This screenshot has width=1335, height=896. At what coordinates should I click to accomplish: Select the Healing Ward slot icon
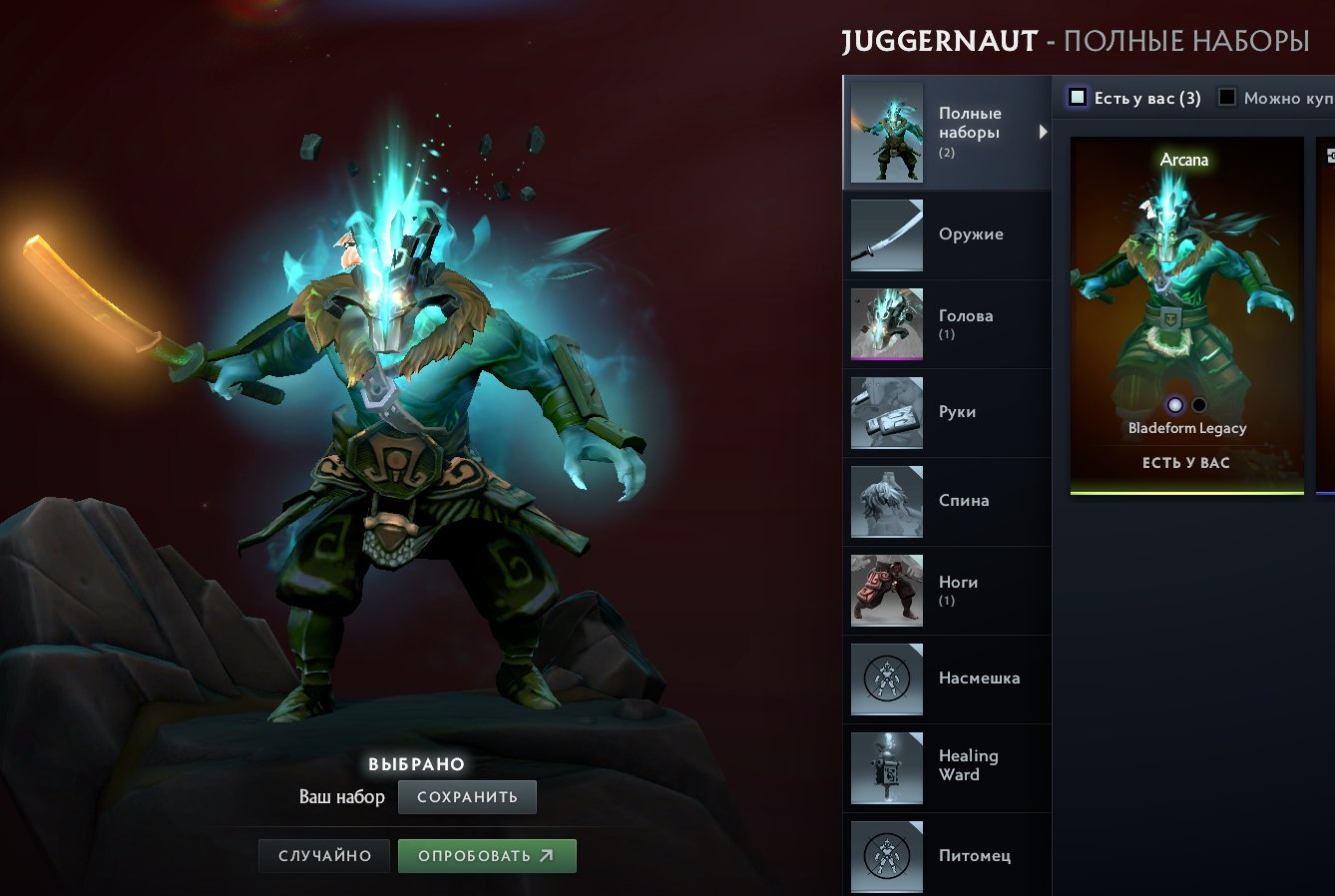(886, 768)
